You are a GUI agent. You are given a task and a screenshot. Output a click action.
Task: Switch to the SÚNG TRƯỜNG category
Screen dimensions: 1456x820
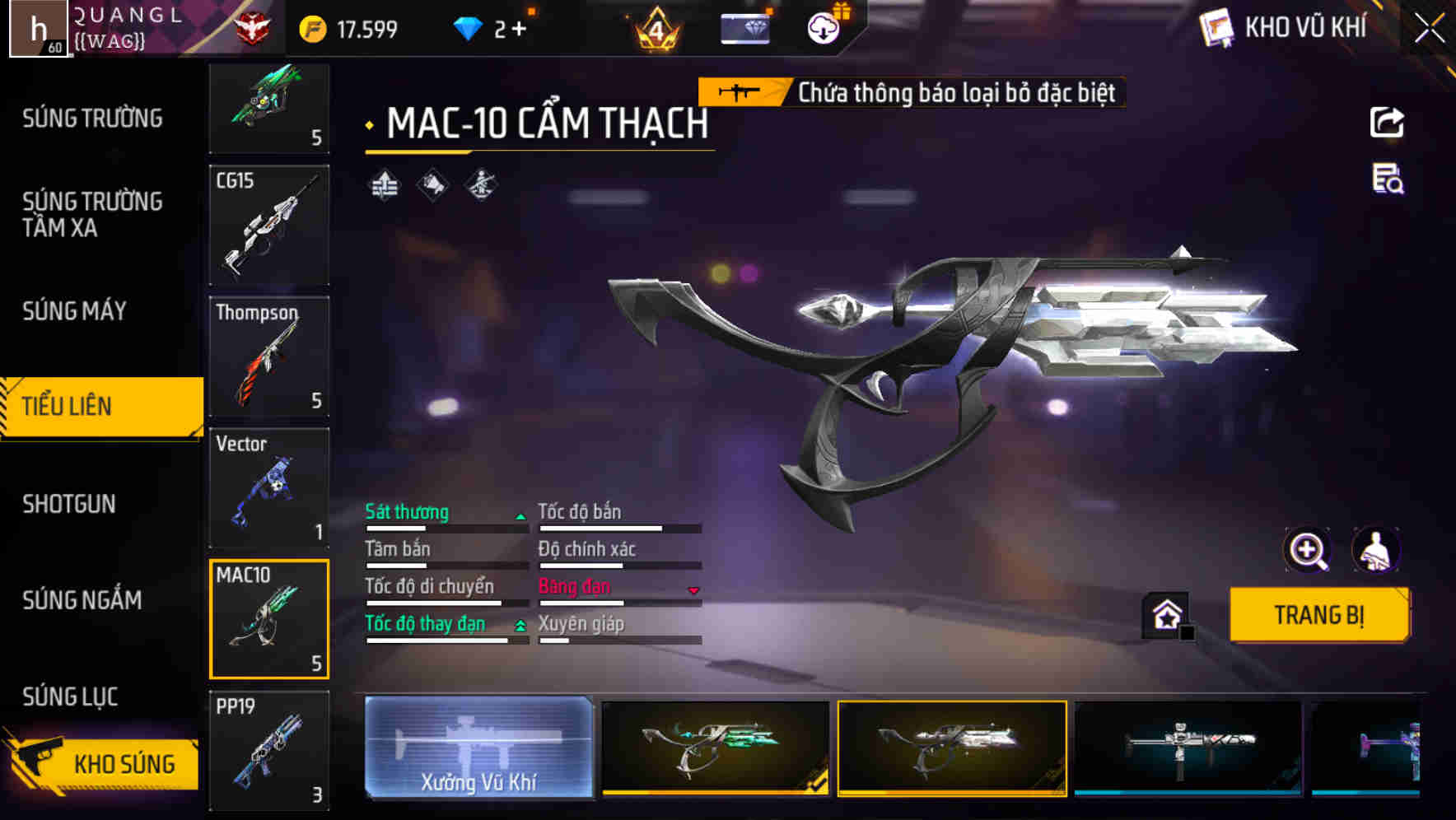92,119
